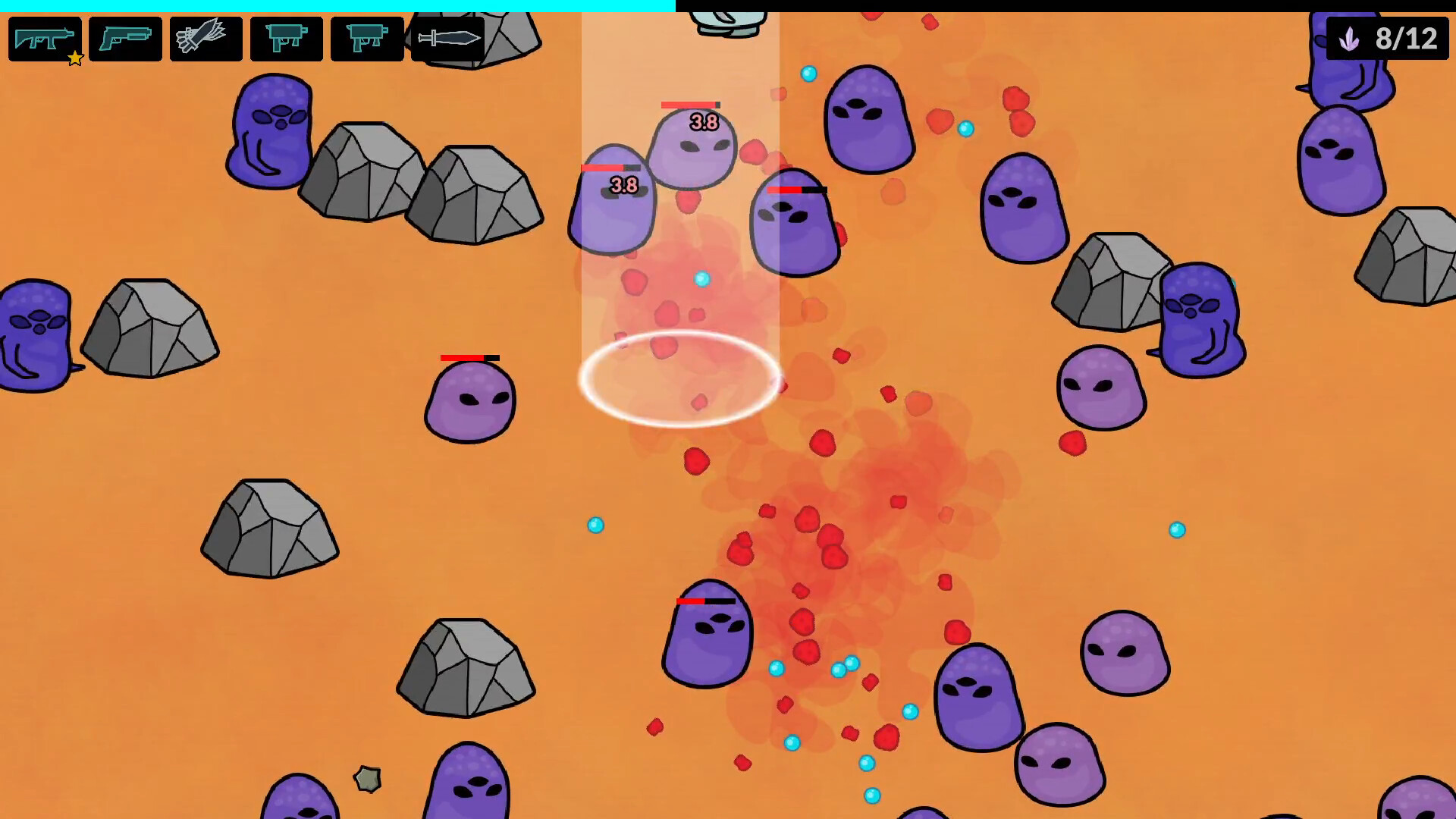Select the fifth submachine gun weapon
Viewport: 1456px width, 819px height.
coord(367,39)
